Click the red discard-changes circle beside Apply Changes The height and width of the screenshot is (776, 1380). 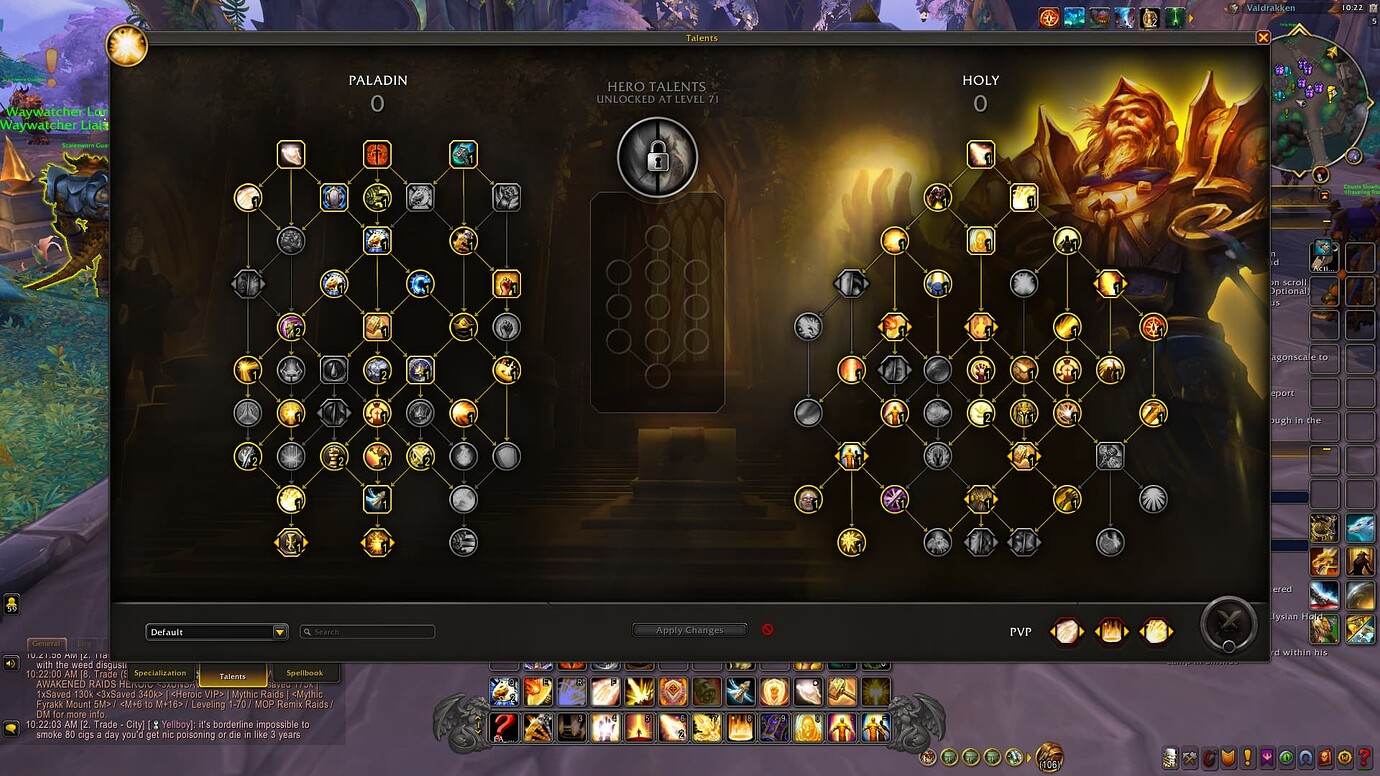(768, 630)
